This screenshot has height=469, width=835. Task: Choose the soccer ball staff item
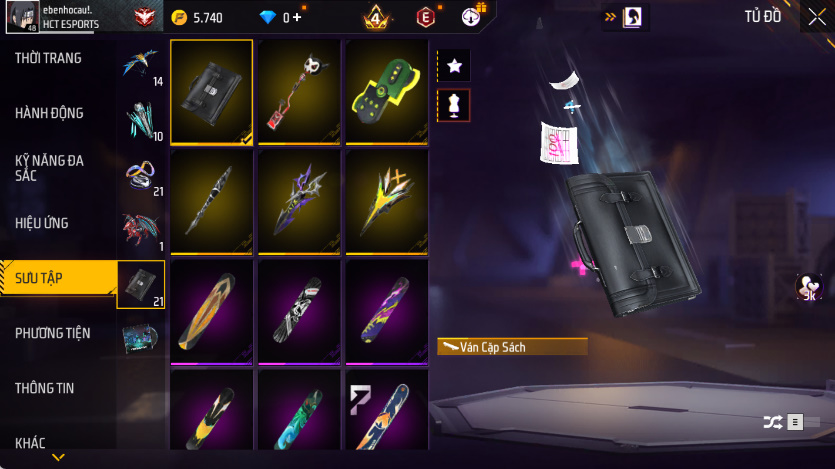299,92
